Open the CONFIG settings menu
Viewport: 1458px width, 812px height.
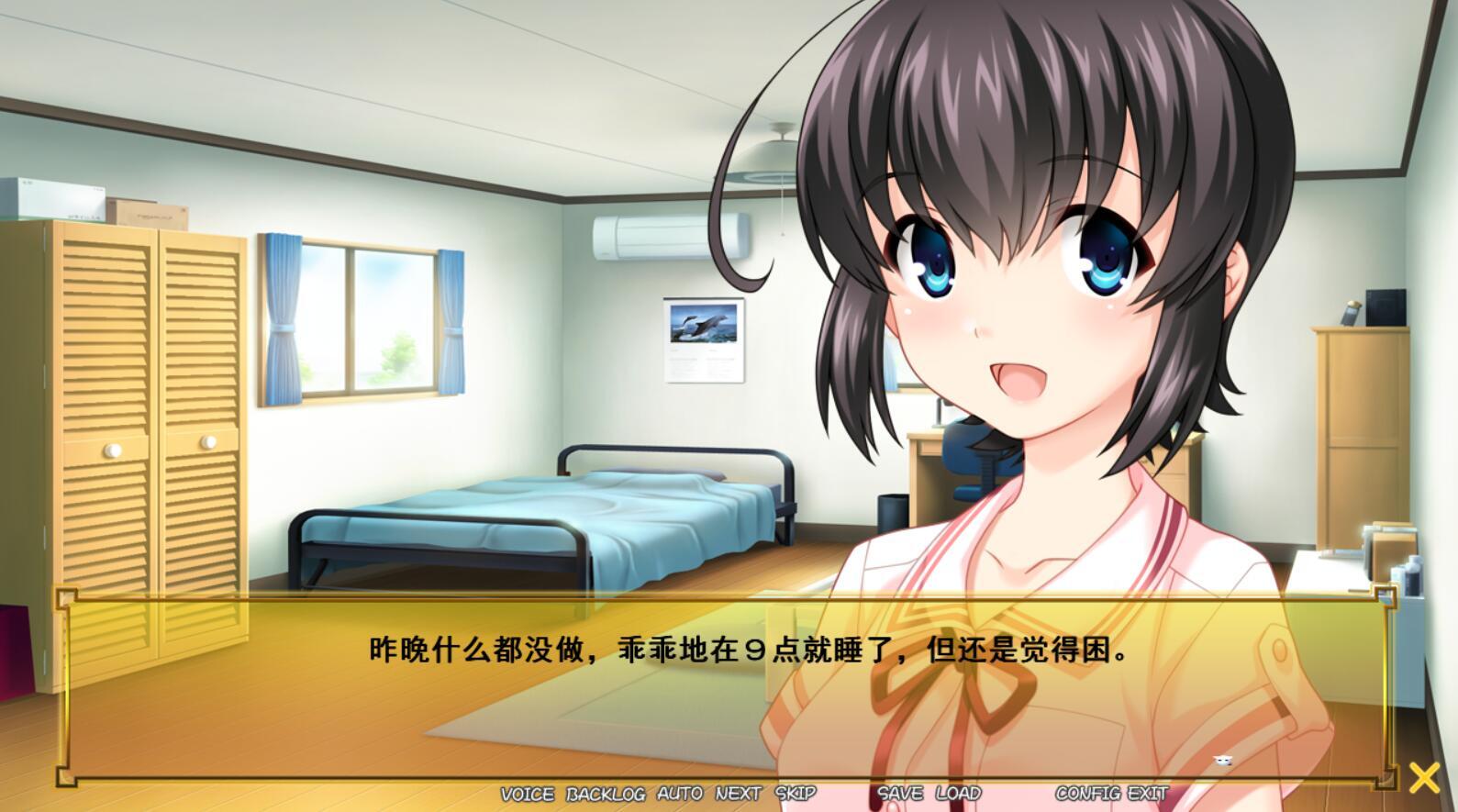(x=1090, y=793)
